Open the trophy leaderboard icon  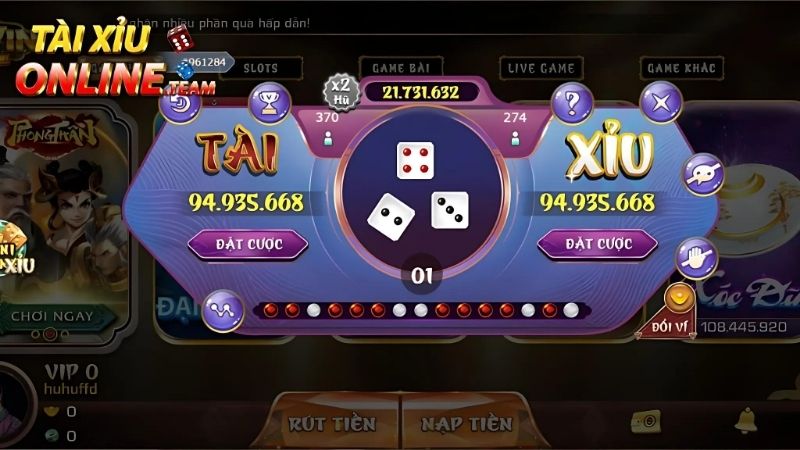[269, 102]
